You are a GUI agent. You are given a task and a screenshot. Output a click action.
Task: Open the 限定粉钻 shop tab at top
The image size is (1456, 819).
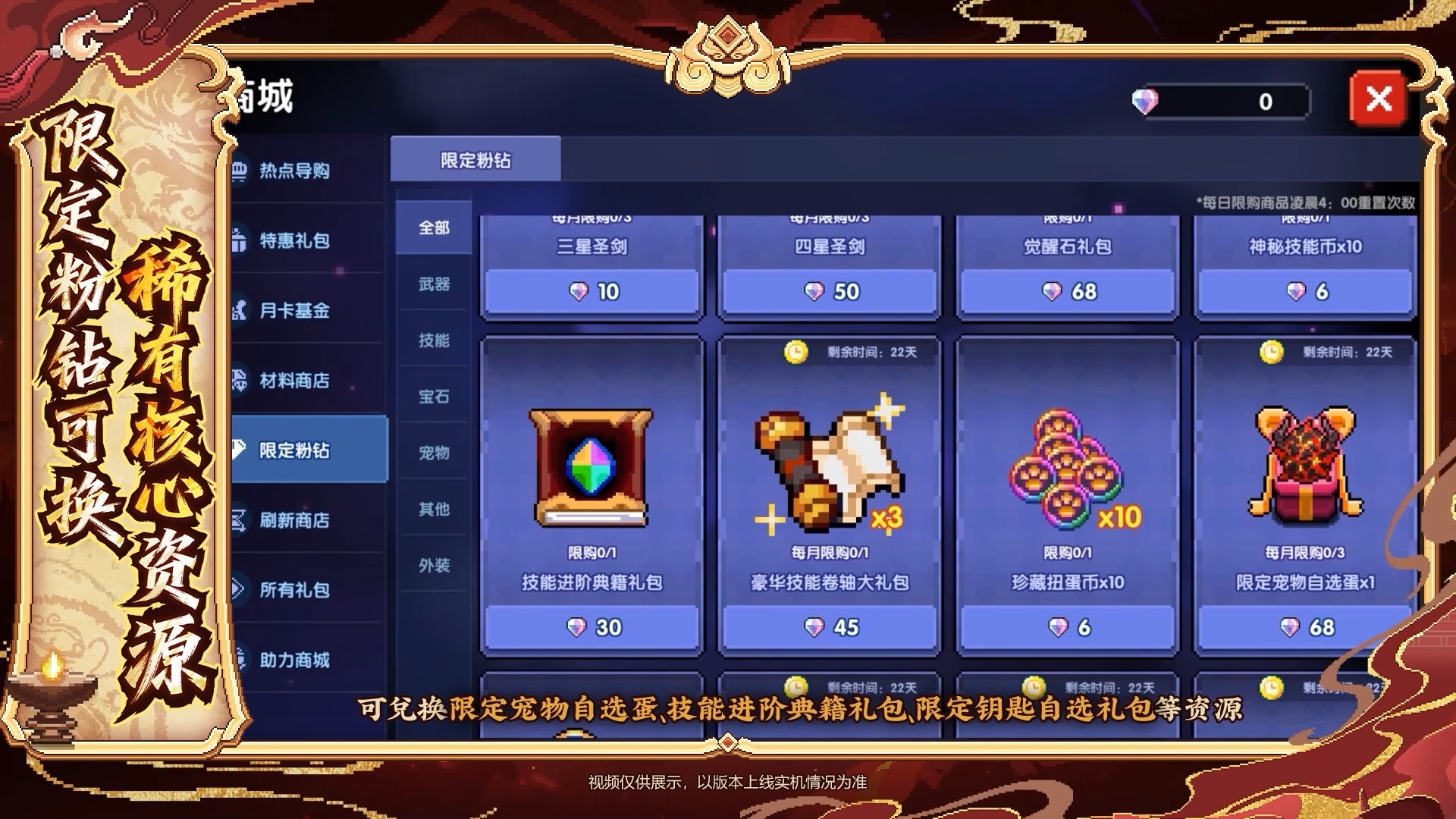coord(475,159)
